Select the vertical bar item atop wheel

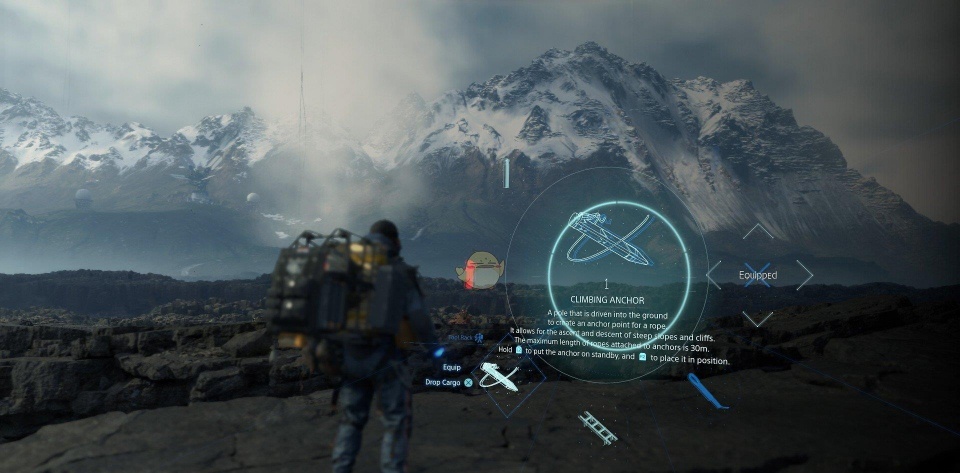click(x=507, y=173)
